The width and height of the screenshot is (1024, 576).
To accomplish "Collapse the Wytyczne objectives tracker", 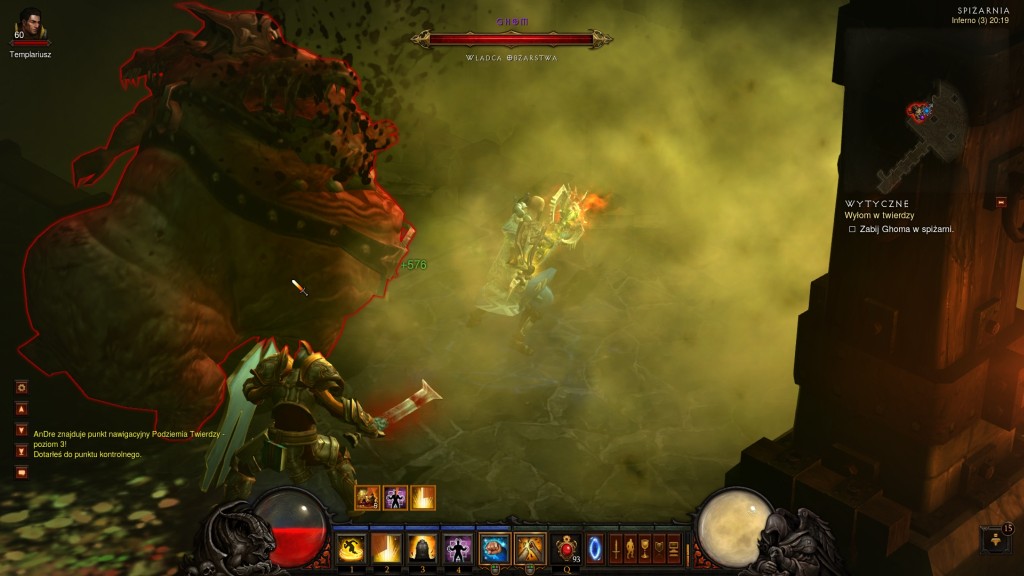I will pyautogui.click(x=1001, y=203).
